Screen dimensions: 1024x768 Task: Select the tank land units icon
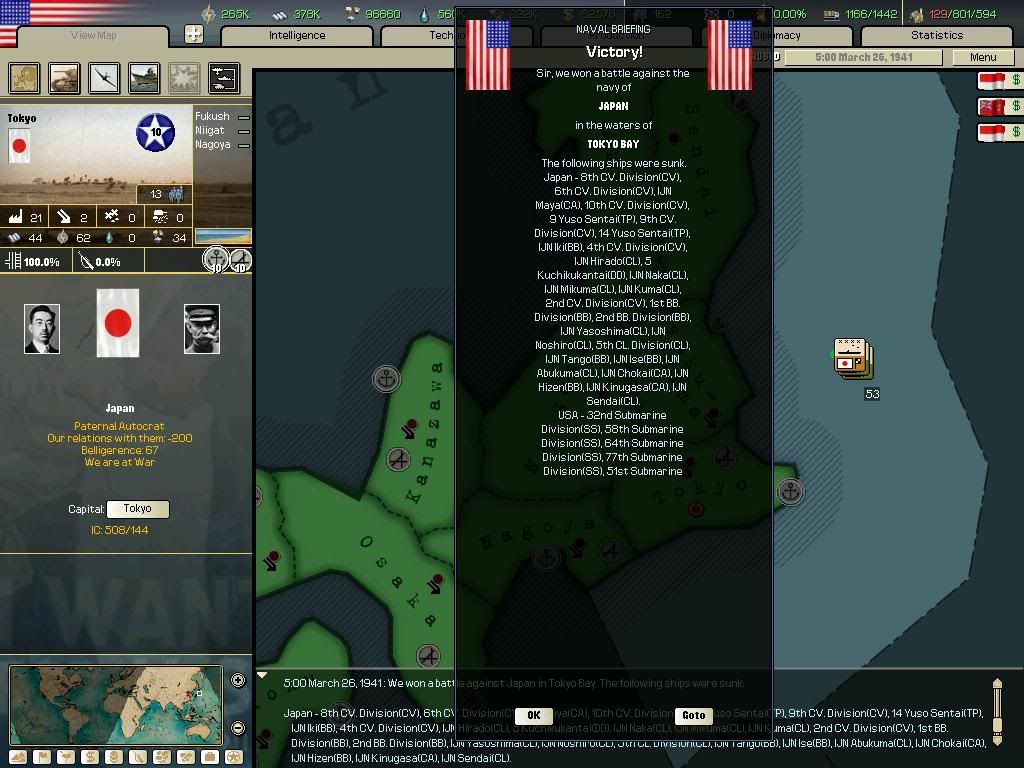[x=65, y=77]
